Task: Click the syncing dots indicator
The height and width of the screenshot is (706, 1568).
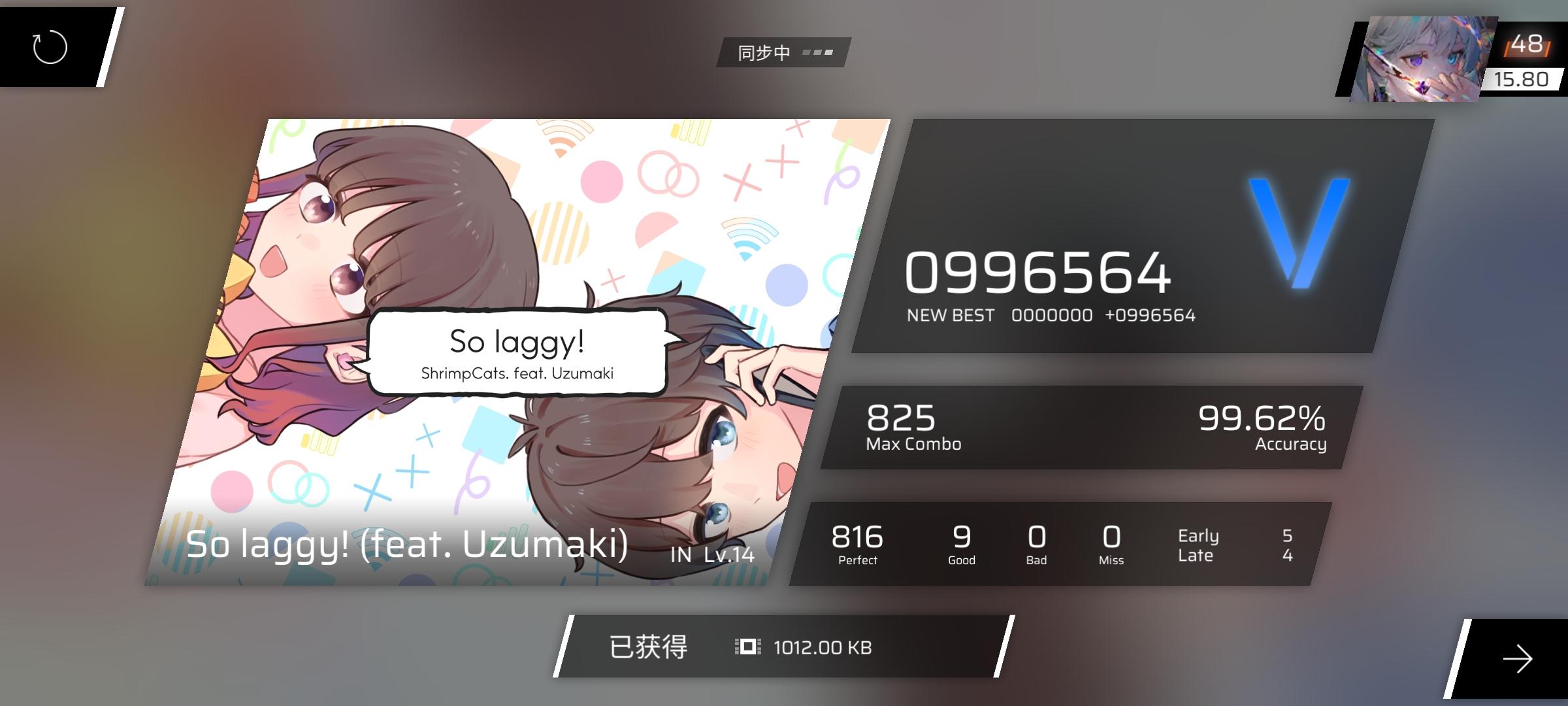Action: 817,52
